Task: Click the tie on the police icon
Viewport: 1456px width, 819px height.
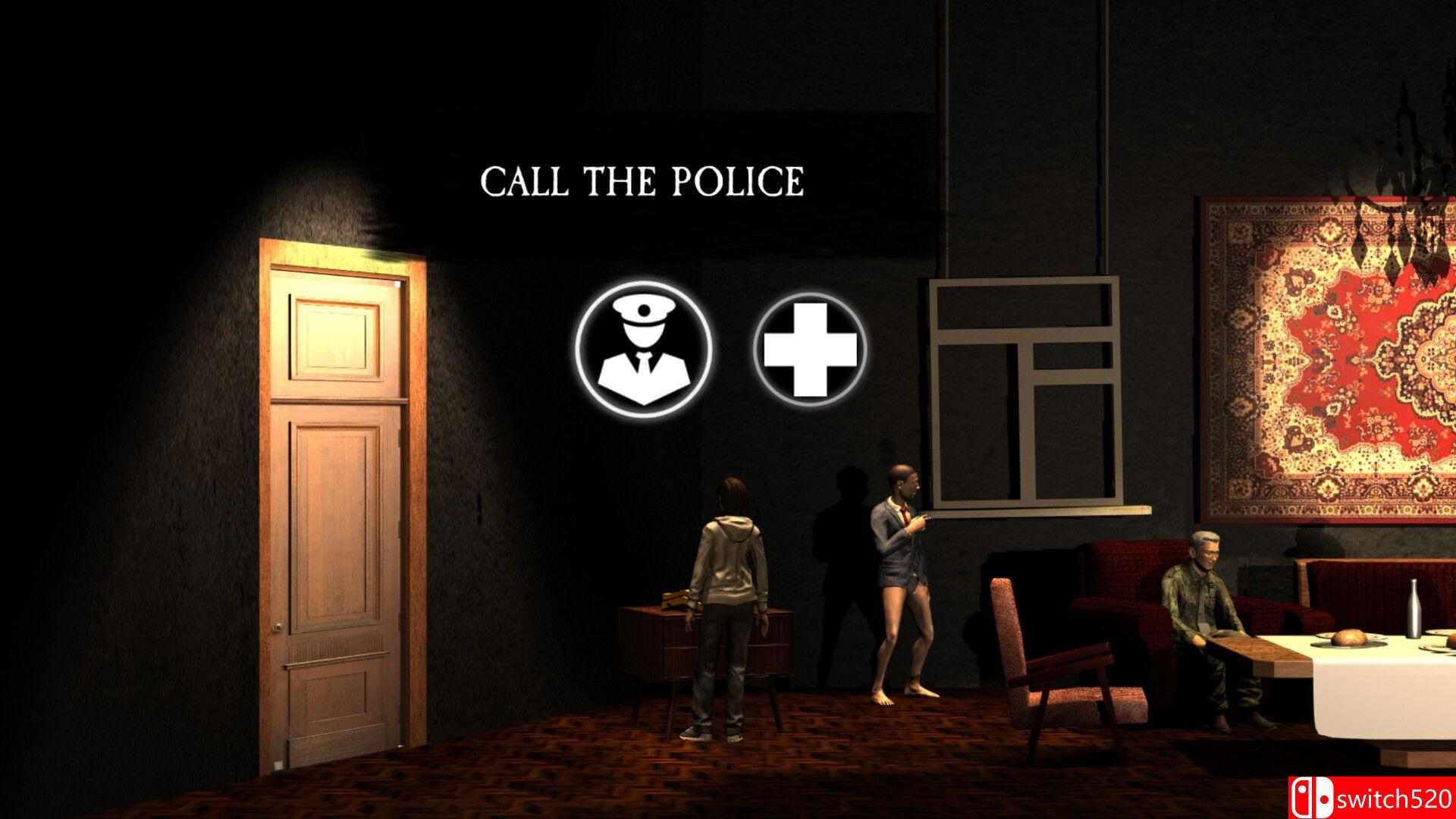Action: pos(643,362)
